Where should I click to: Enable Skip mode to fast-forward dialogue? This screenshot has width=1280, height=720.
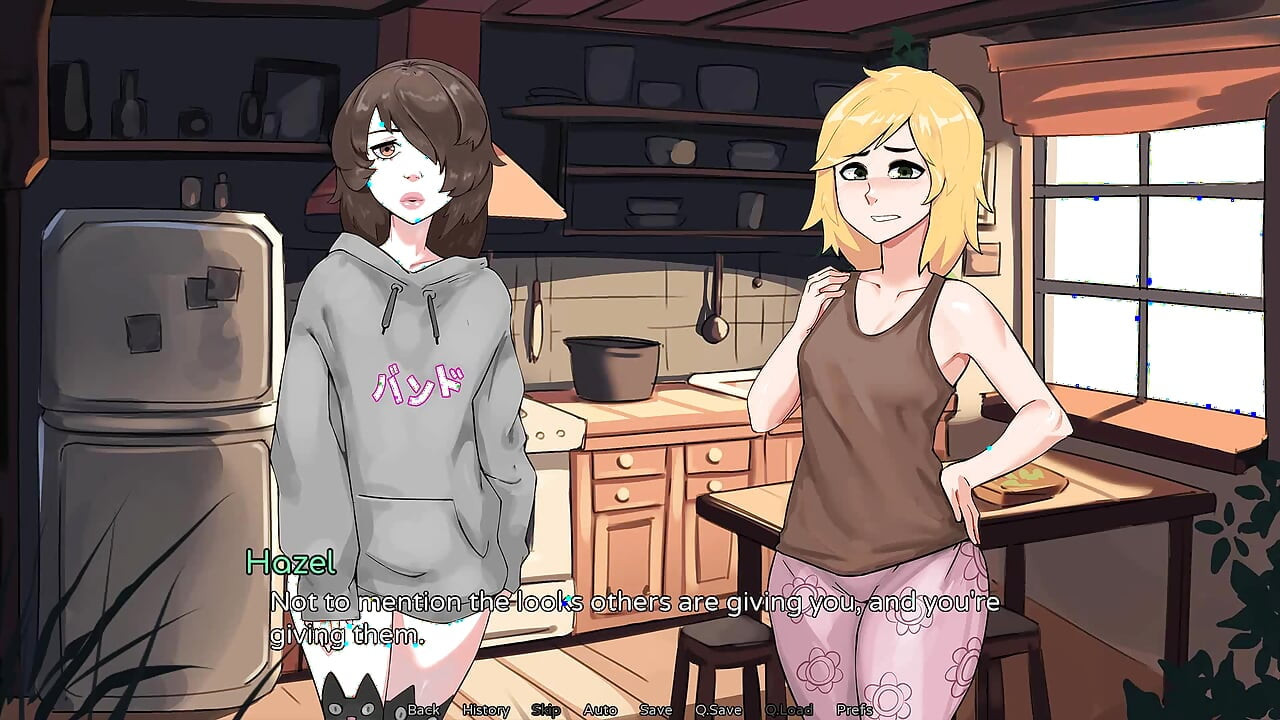tap(545, 709)
